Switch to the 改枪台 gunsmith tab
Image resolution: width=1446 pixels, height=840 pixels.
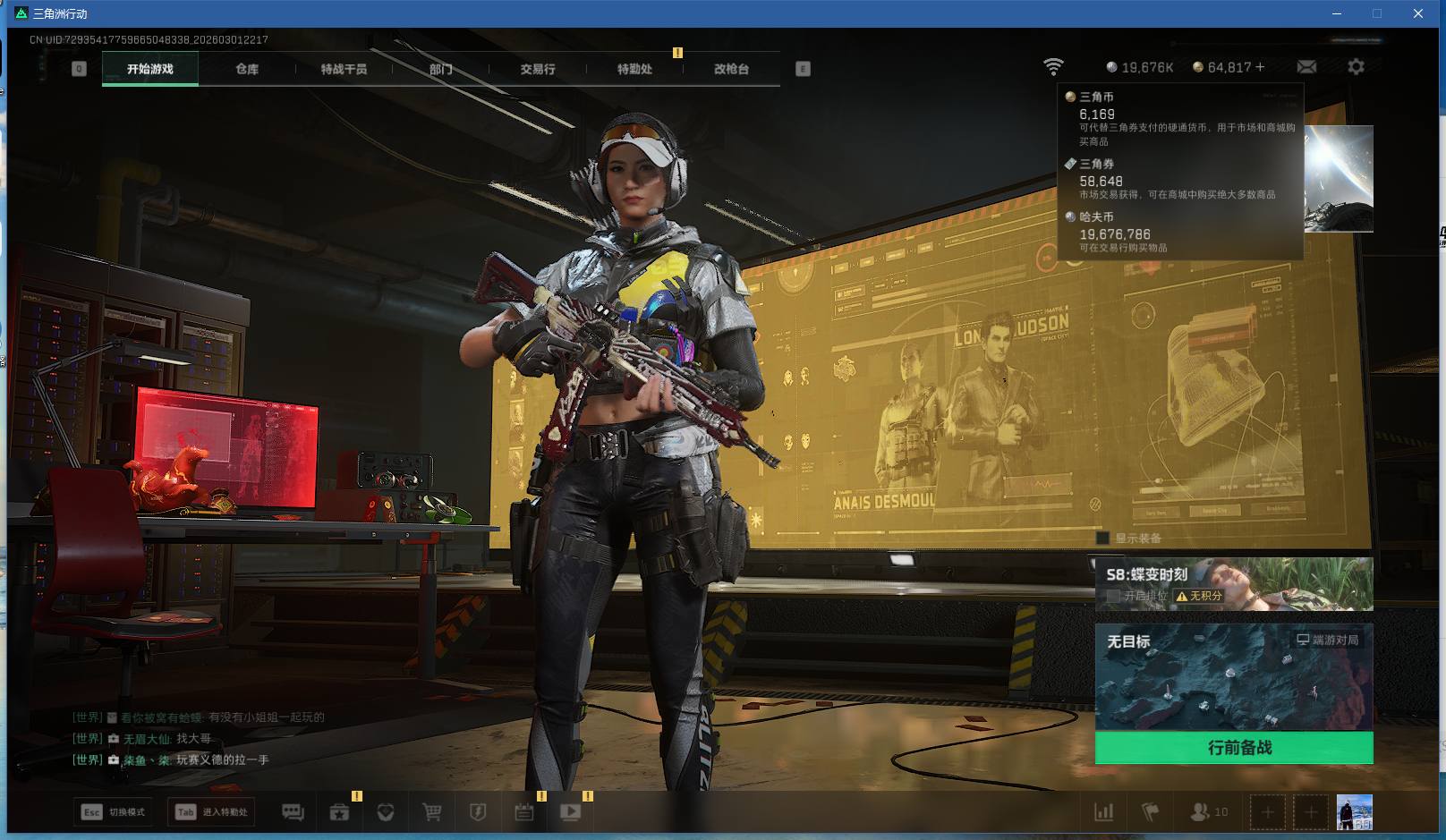point(731,69)
